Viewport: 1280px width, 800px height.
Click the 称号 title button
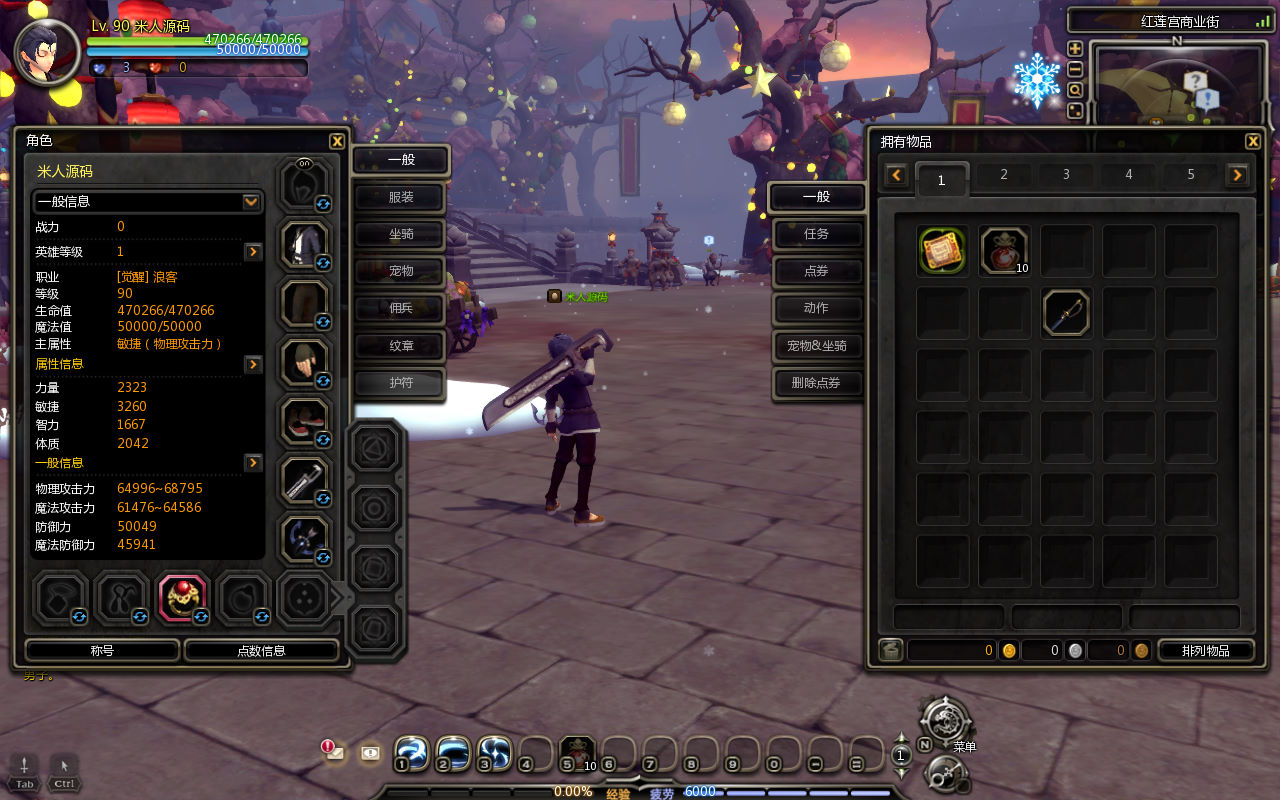[x=102, y=651]
